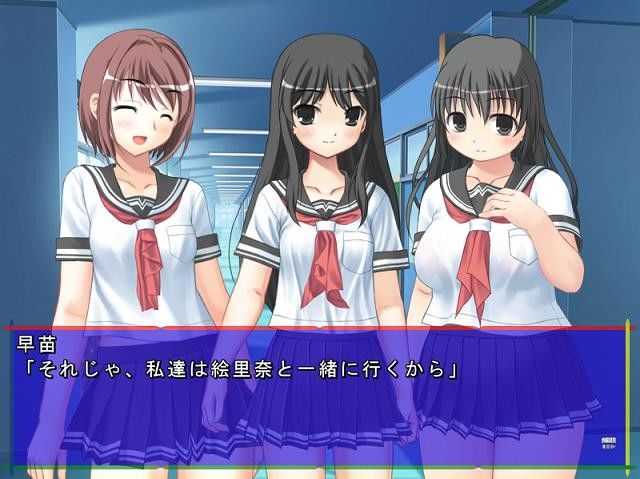Viewport: 640px width, 479px height.
Task: Click the small page-advance indicator in the text box
Action: click(608, 443)
